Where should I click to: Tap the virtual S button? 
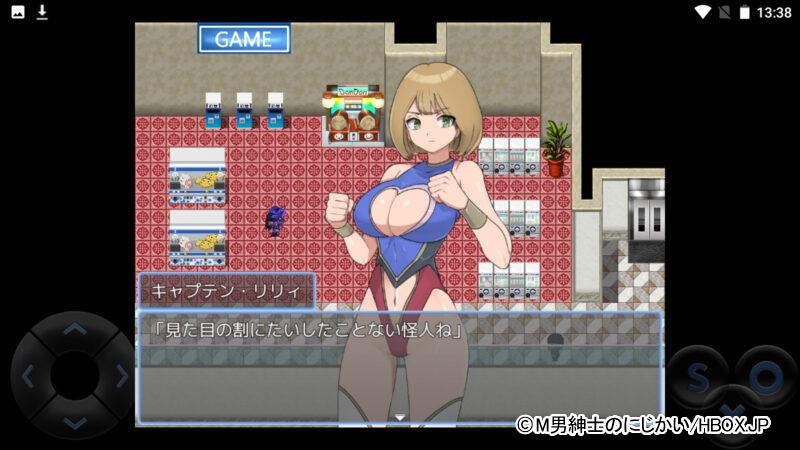tap(699, 376)
